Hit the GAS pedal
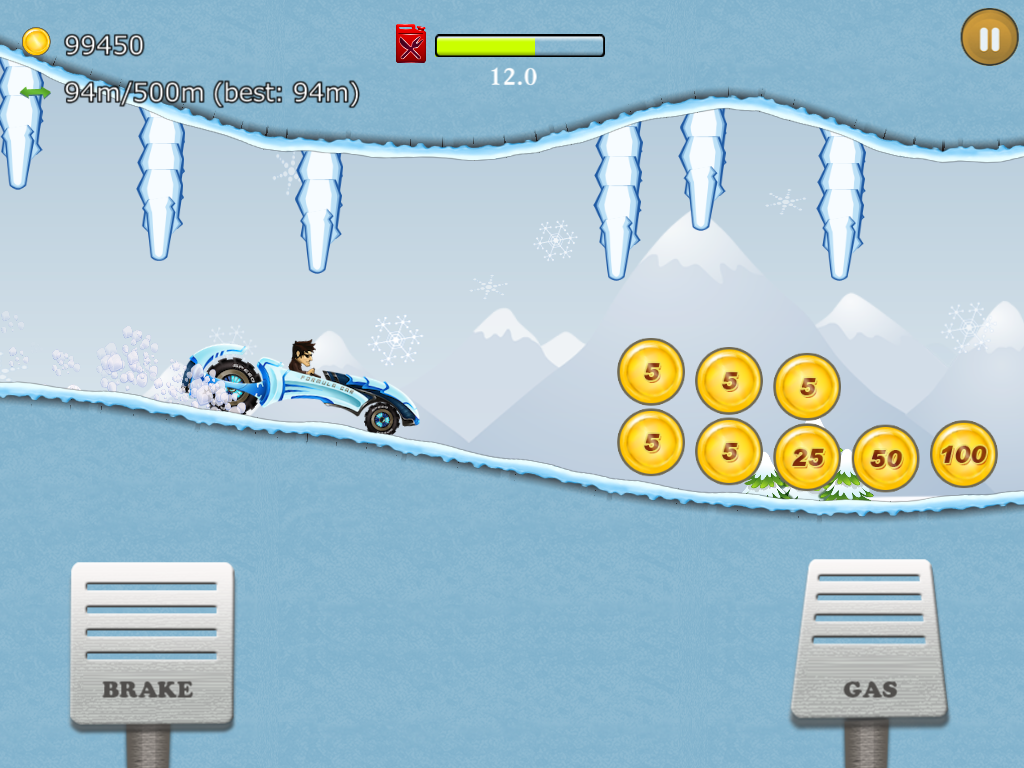Viewport: 1024px width, 768px height. [x=869, y=640]
